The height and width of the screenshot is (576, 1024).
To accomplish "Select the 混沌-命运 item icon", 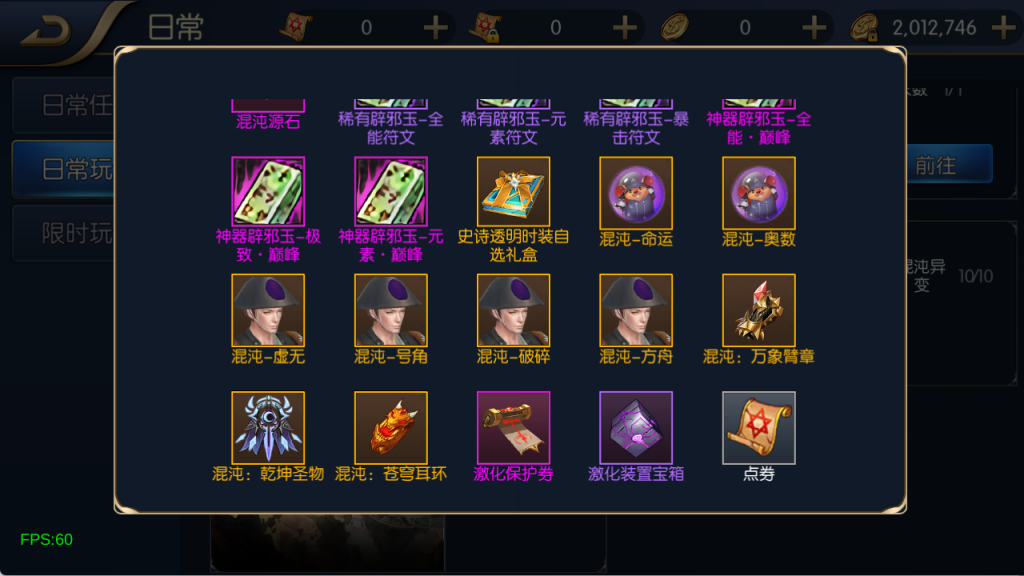I will [x=636, y=193].
